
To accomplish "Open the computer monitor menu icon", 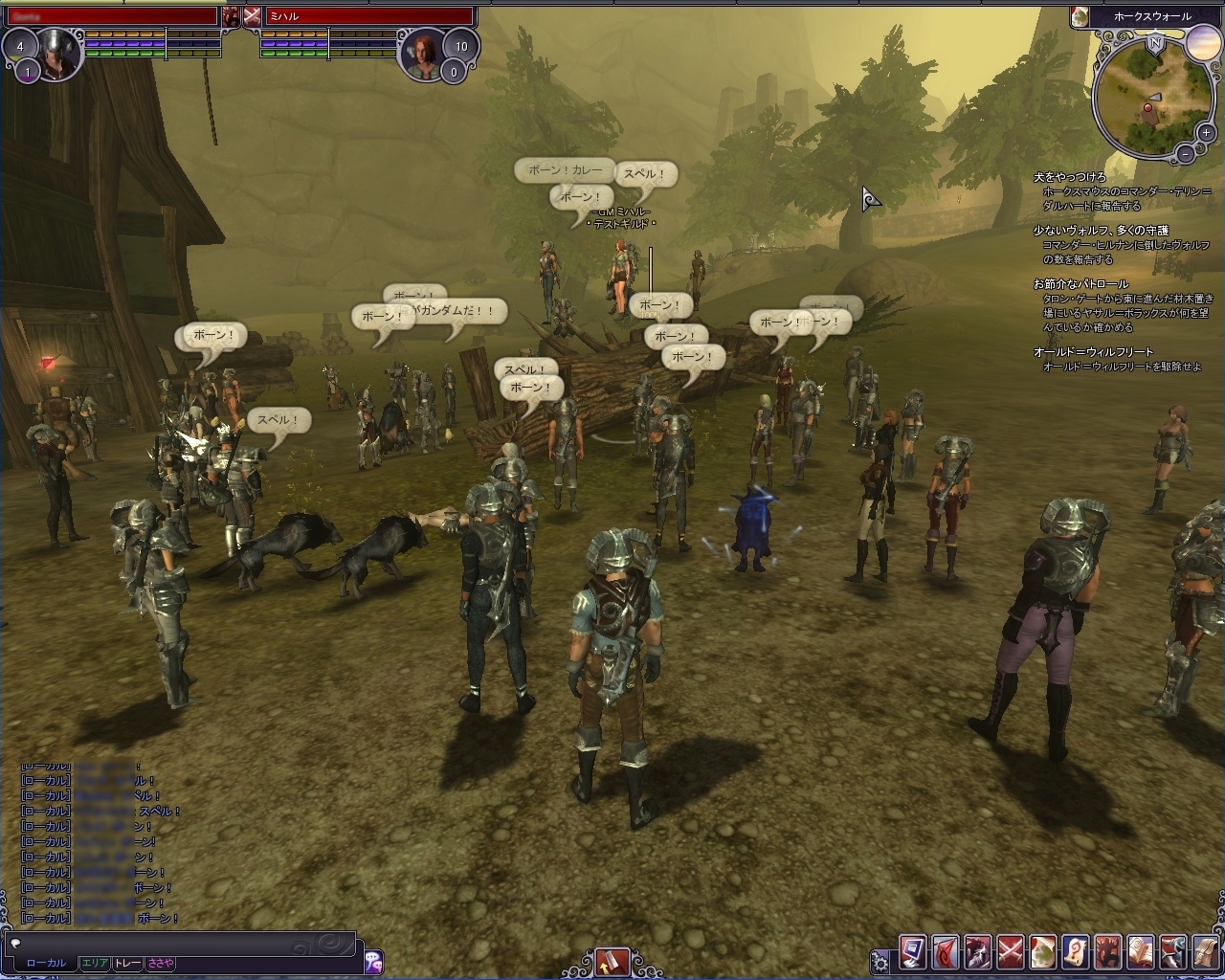I will pyautogui.click(x=912, y=953).
